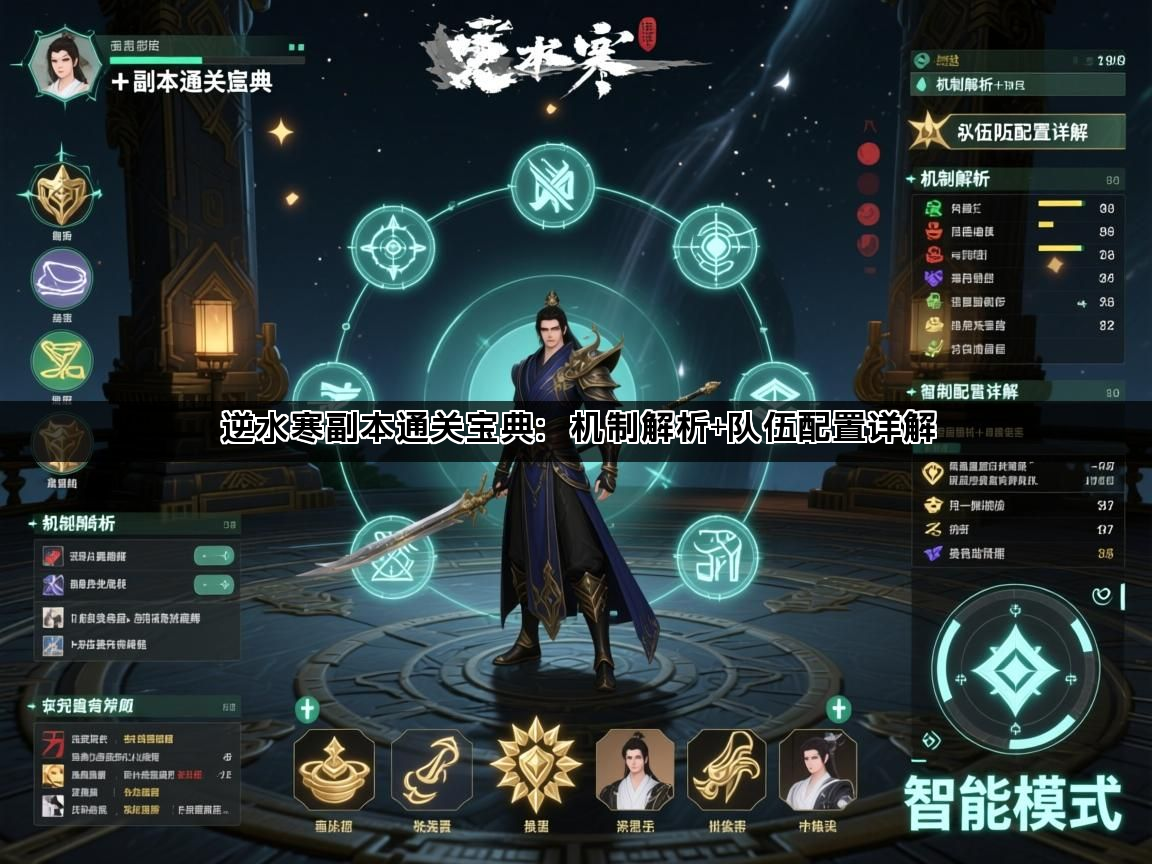
Task: Use the golden wing skill slot
Action: 727,769
